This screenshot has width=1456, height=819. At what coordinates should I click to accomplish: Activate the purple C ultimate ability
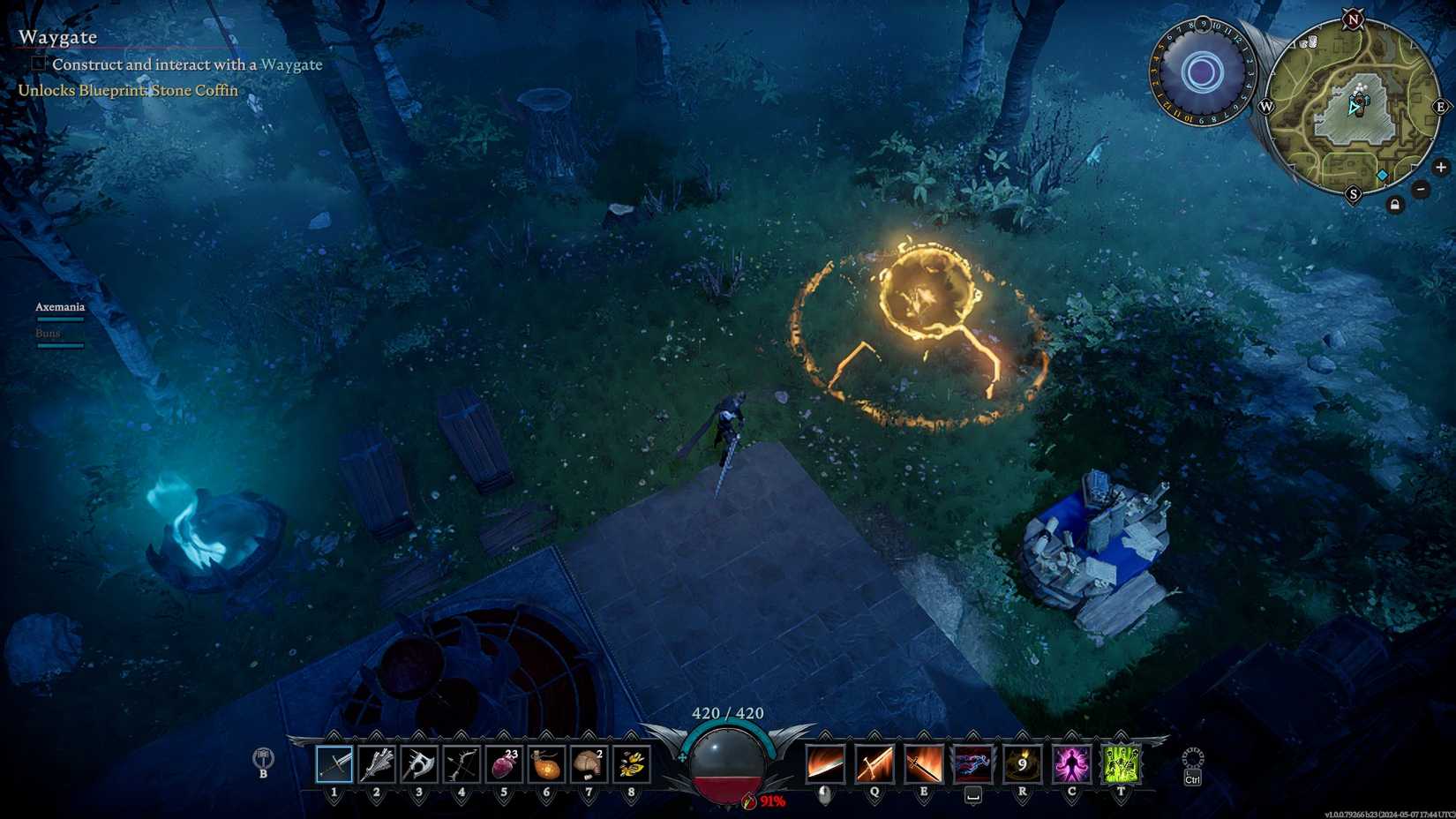[x=1069, y=763]
